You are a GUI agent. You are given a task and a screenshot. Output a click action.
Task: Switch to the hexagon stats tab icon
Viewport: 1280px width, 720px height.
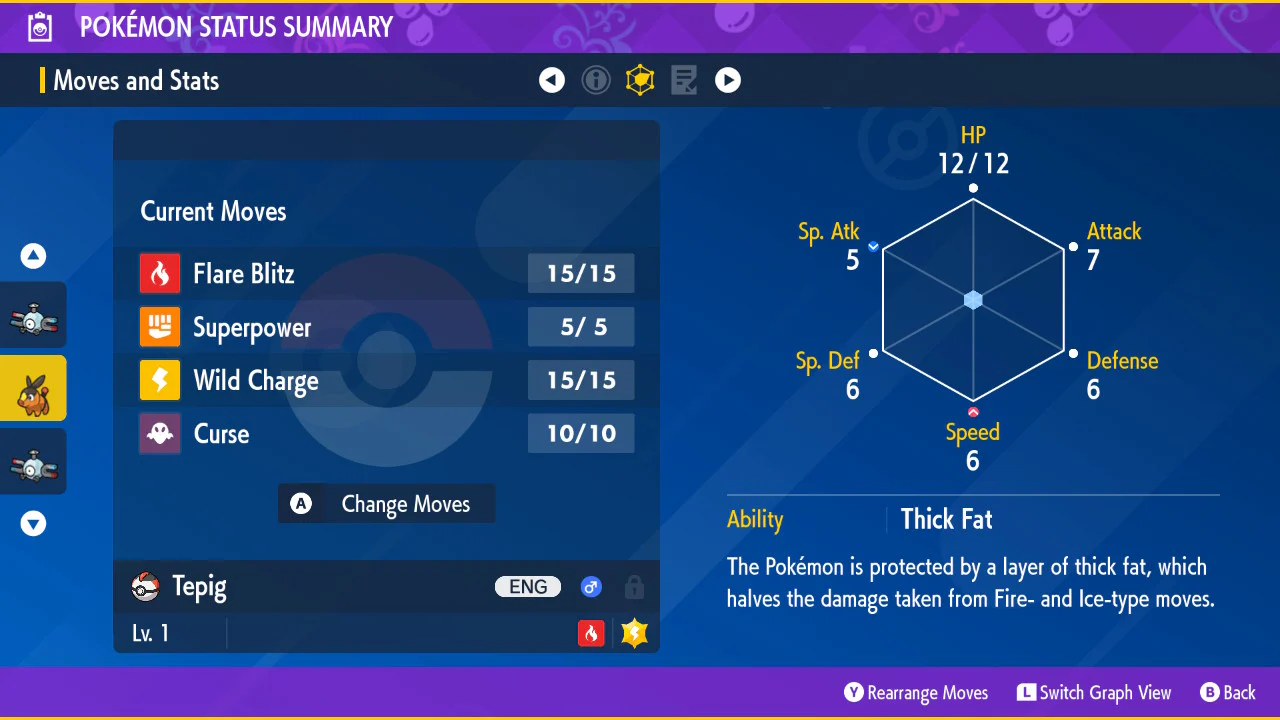point(640,80)
